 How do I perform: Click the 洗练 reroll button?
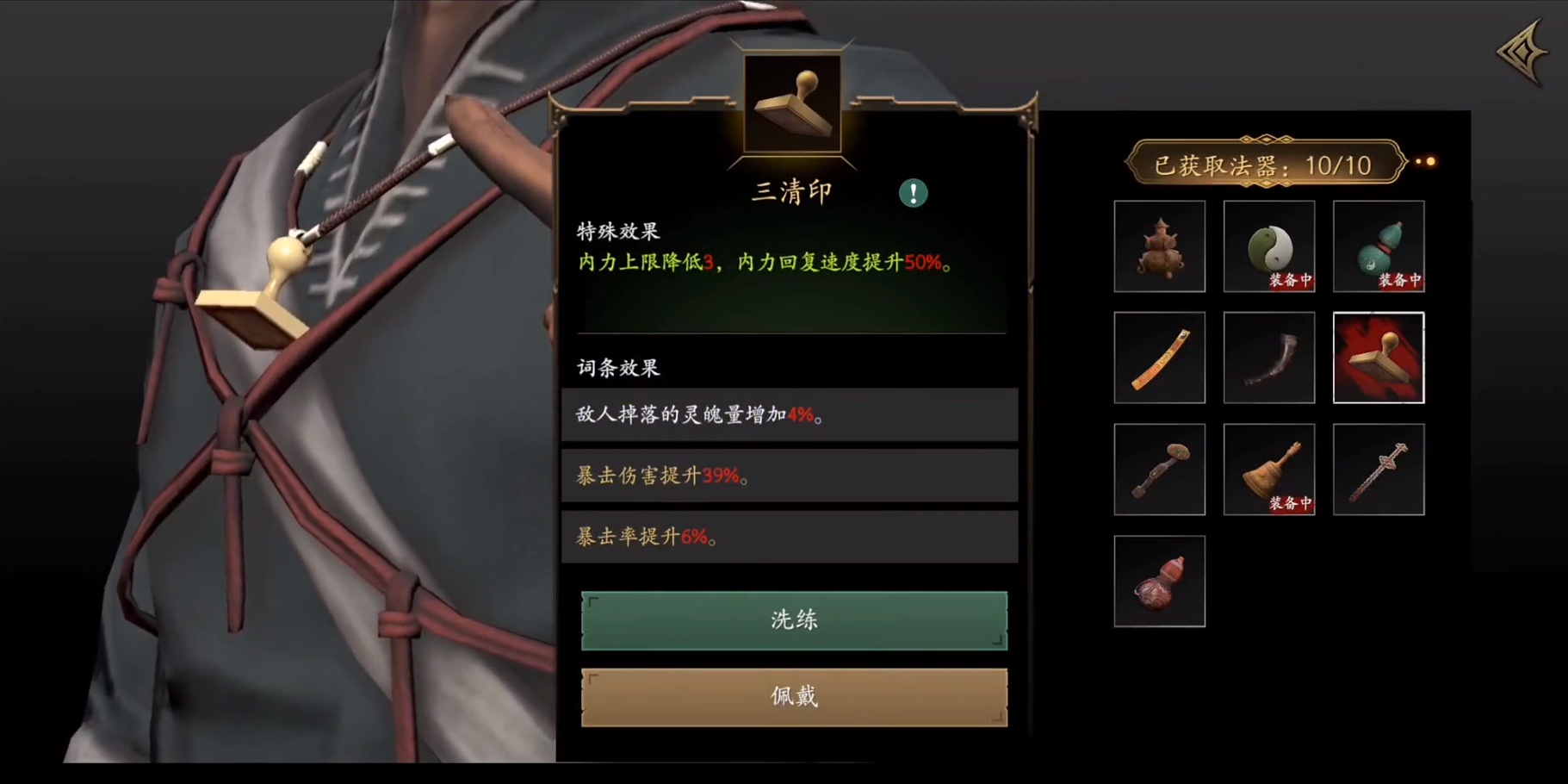coord(793,619)
